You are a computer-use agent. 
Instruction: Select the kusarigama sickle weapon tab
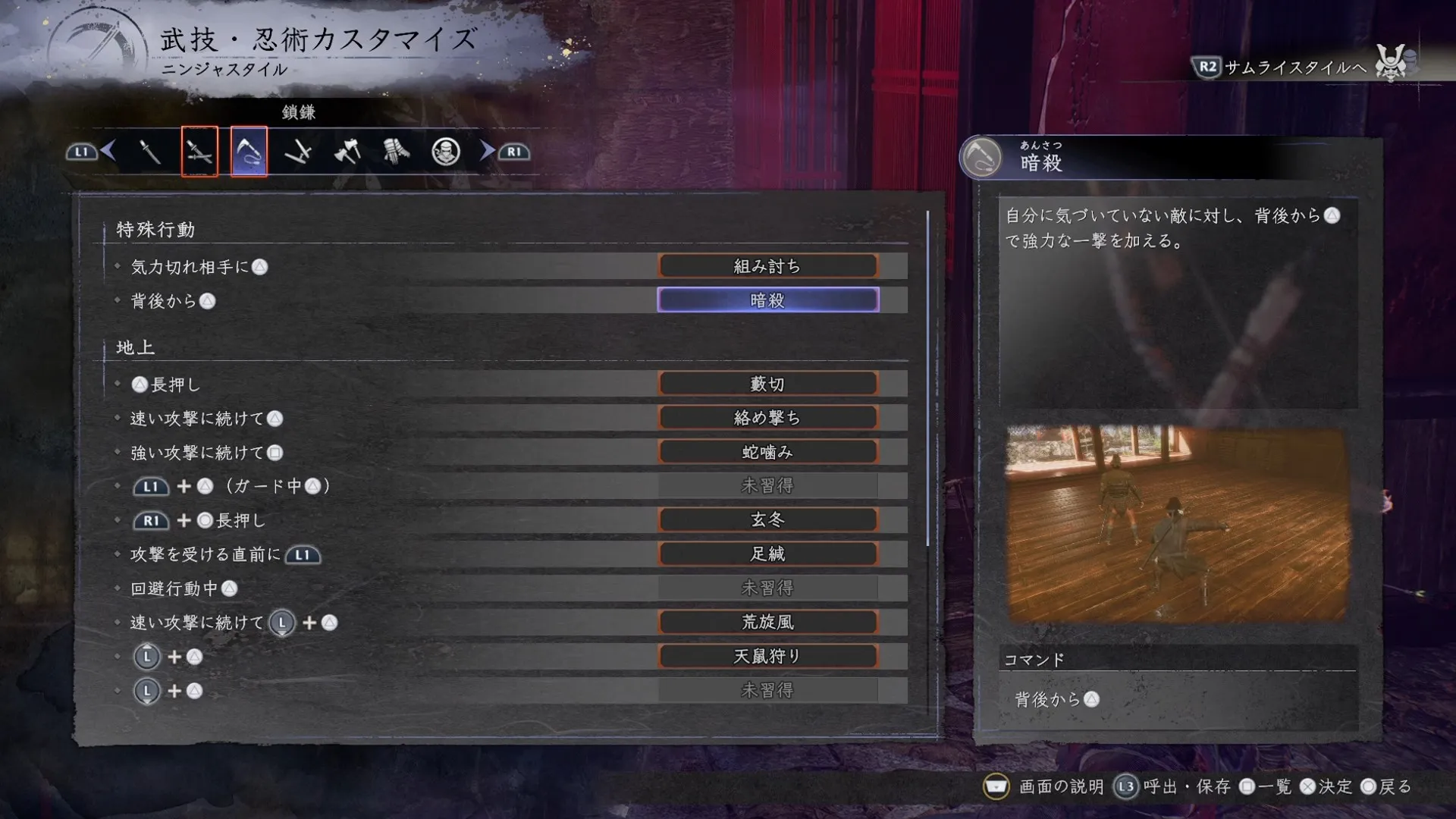[249, 152]
